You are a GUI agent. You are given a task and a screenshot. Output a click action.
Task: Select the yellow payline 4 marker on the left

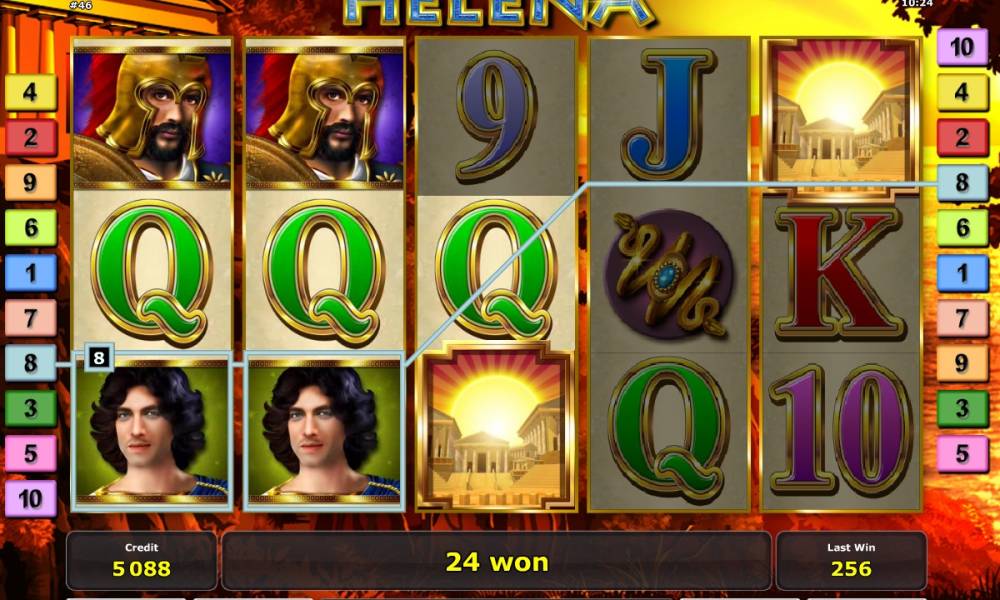click(31, 93)
